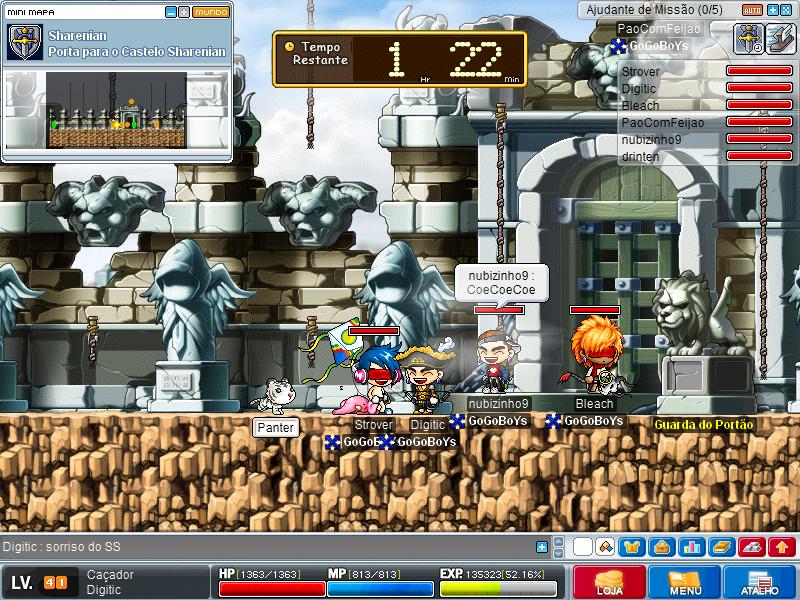Toggle the AUTO quest helper button
This screenshot has height=600, width=800.
[x=752, y=9]
